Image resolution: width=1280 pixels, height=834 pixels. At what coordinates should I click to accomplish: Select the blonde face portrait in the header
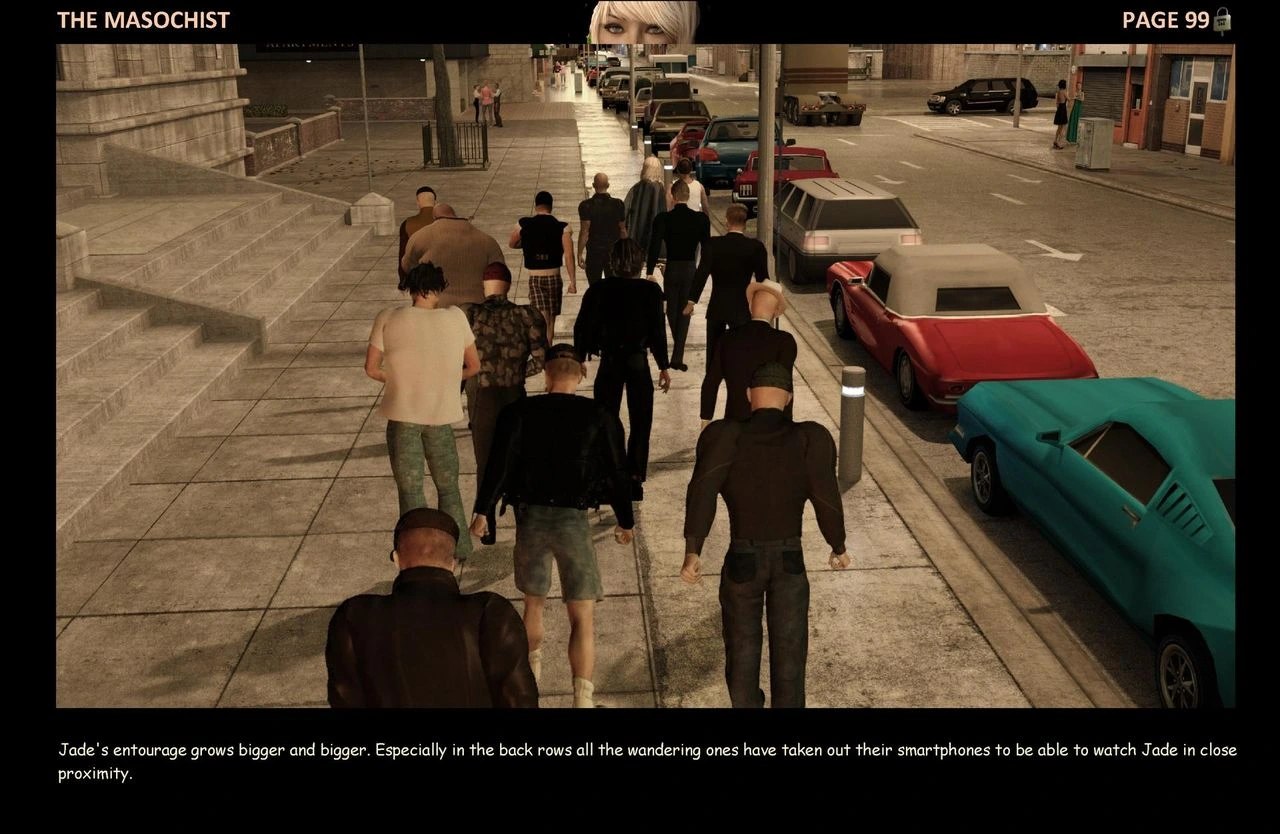[644, 22]
